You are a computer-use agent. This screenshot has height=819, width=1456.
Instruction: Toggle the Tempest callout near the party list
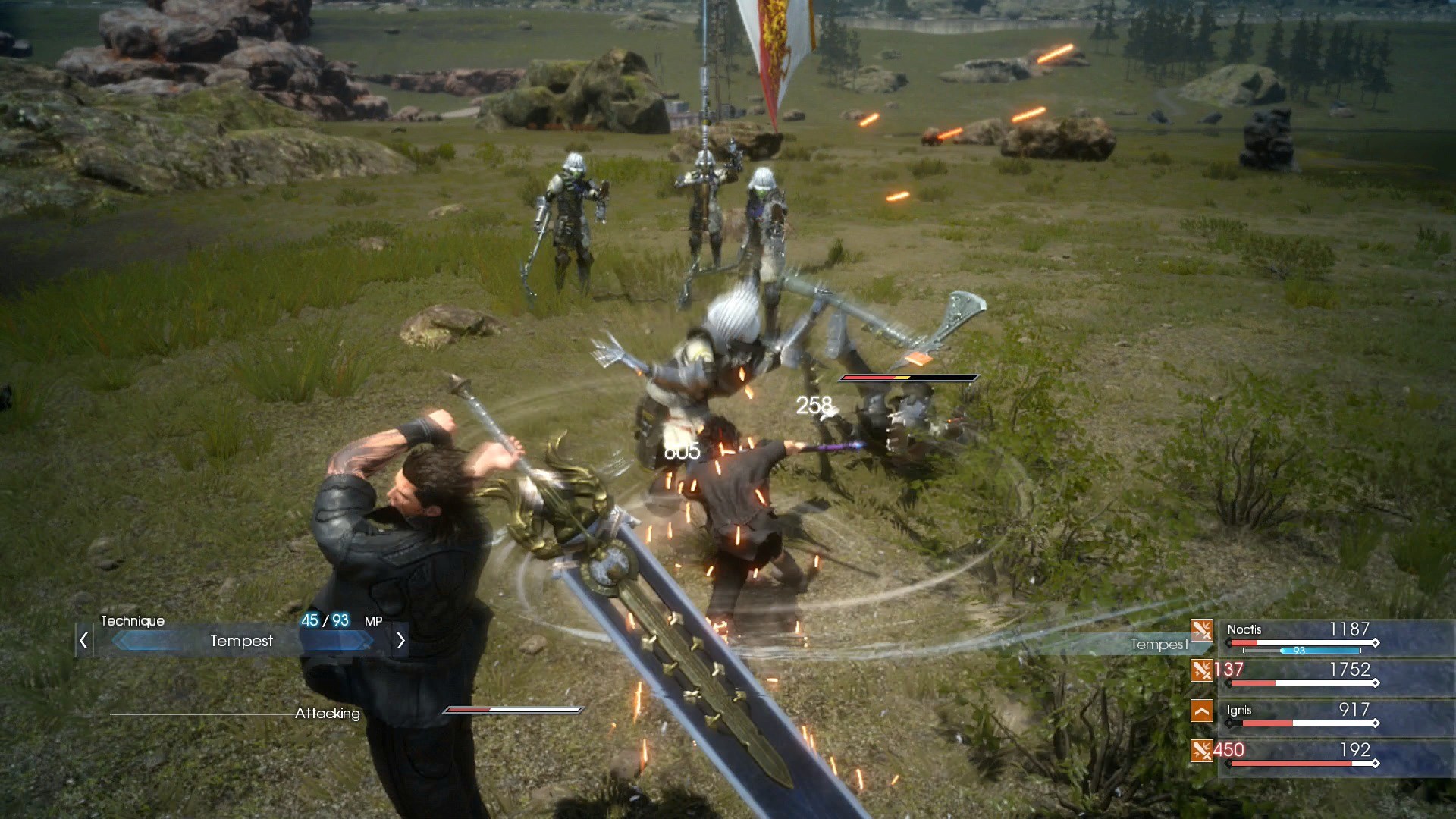point(1159,645)
